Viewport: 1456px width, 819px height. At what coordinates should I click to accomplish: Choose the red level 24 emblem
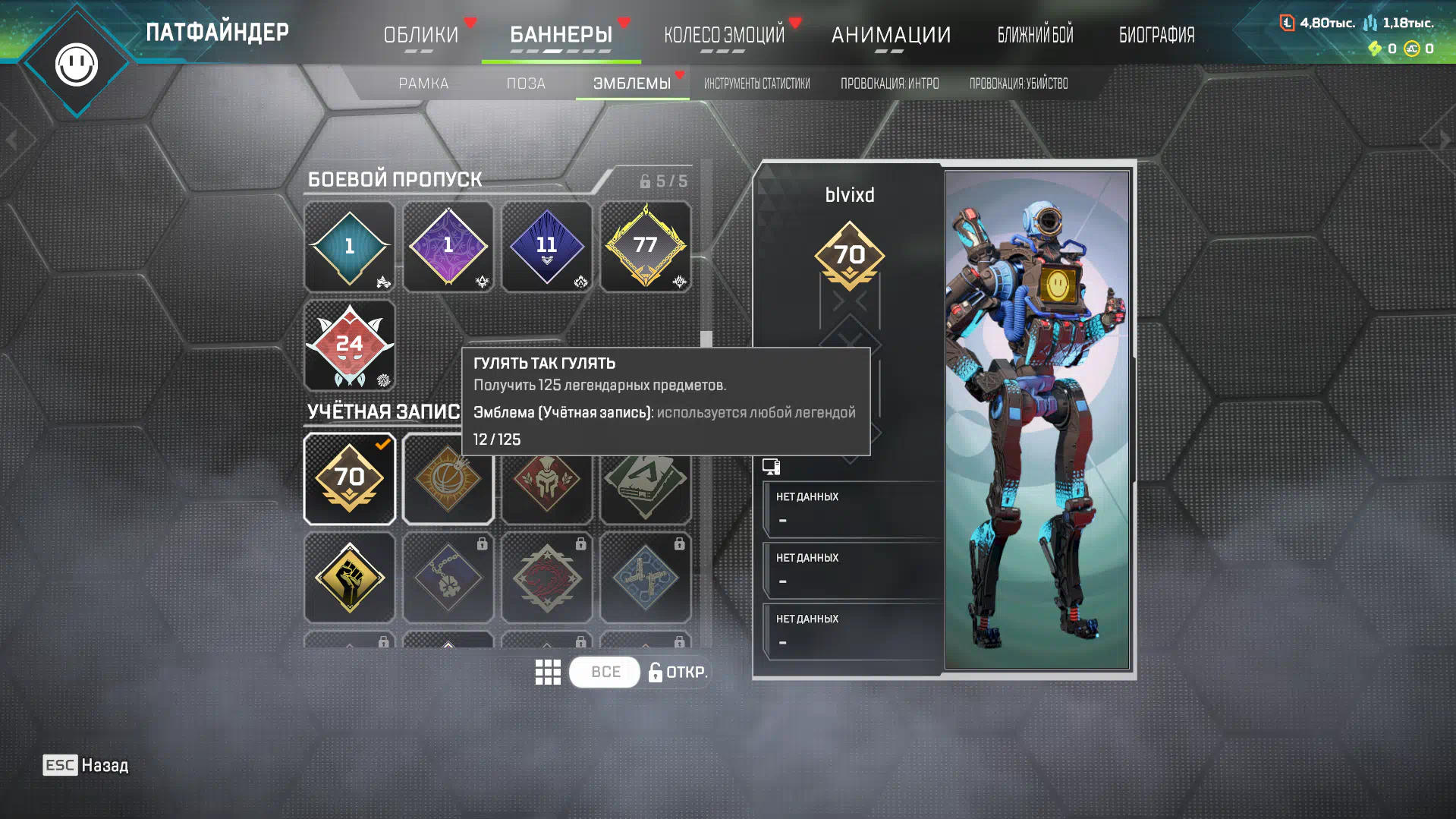coord(349,345)
